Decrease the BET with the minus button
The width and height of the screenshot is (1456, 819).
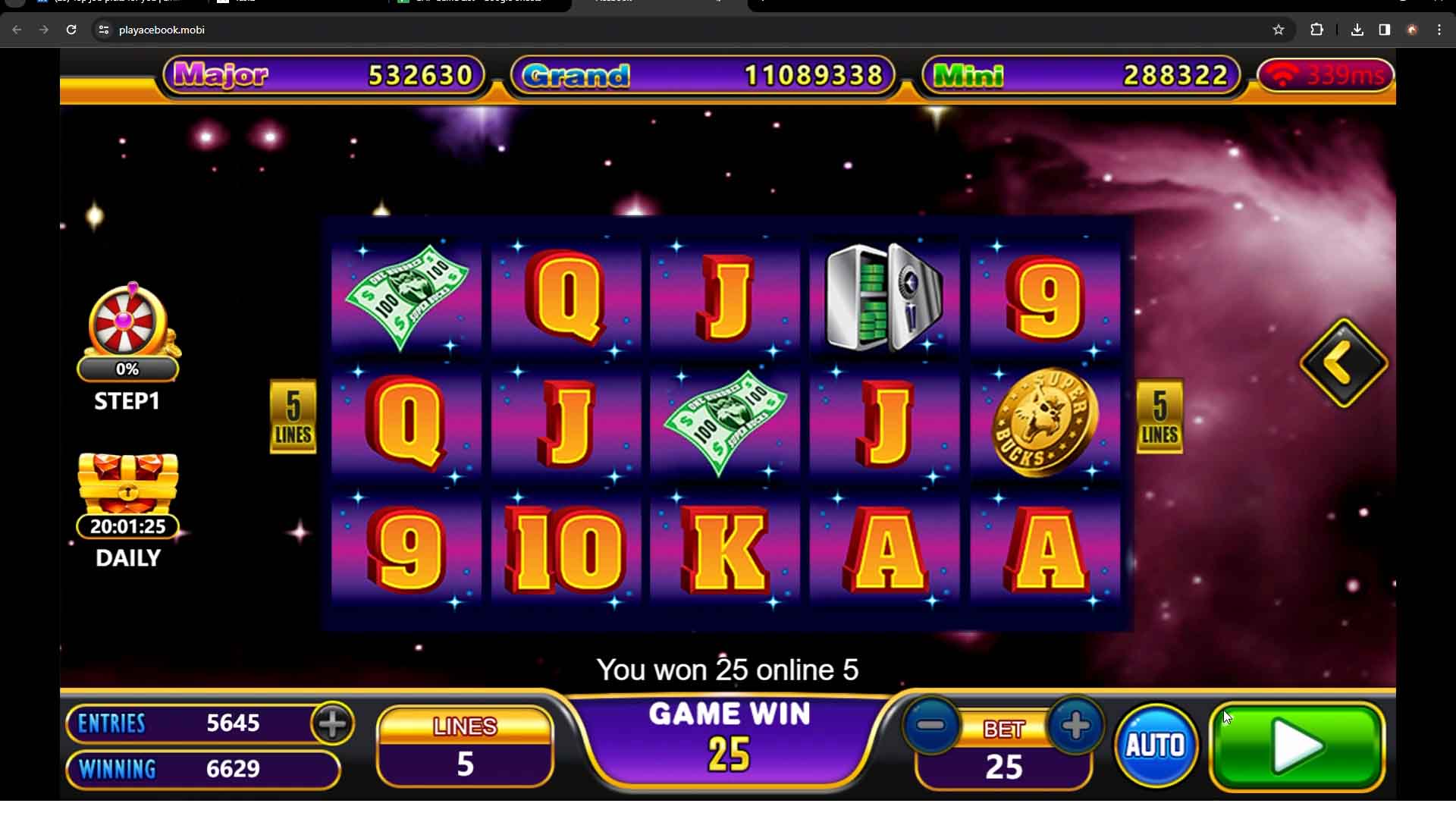click(934, 726)
